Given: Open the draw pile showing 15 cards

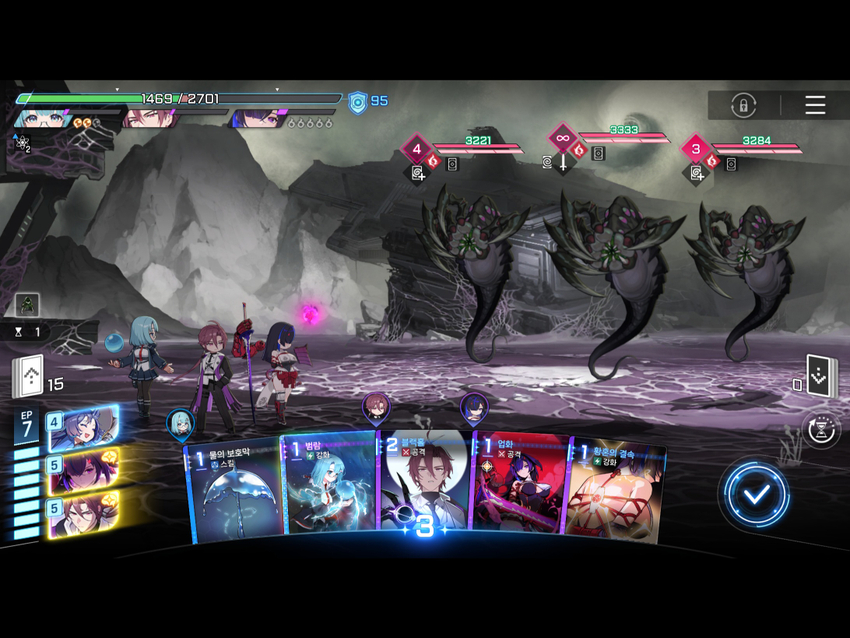Looking at the screenshot, I should pos(28,377).
